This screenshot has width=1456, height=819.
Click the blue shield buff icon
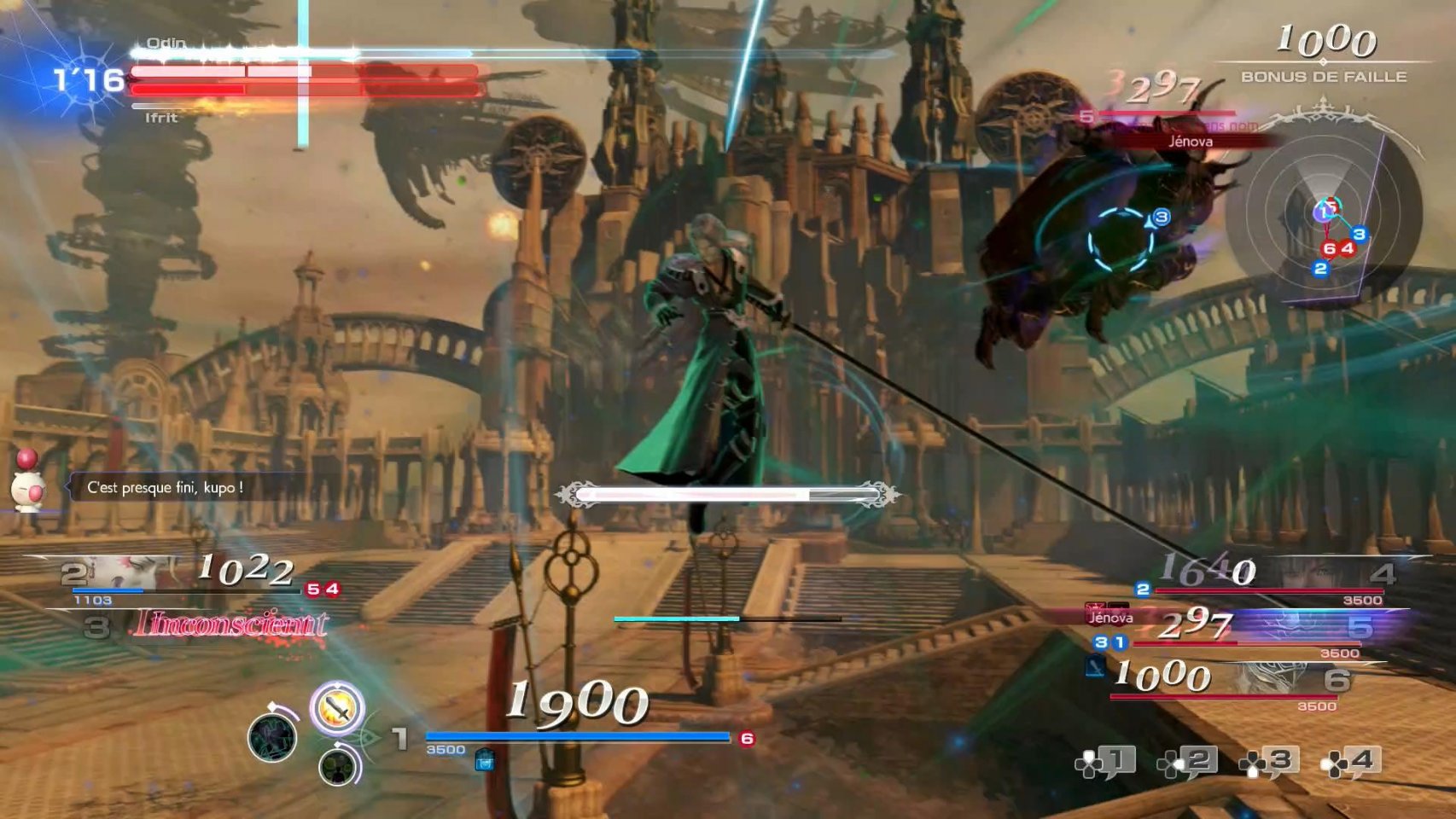pos(484,758)
